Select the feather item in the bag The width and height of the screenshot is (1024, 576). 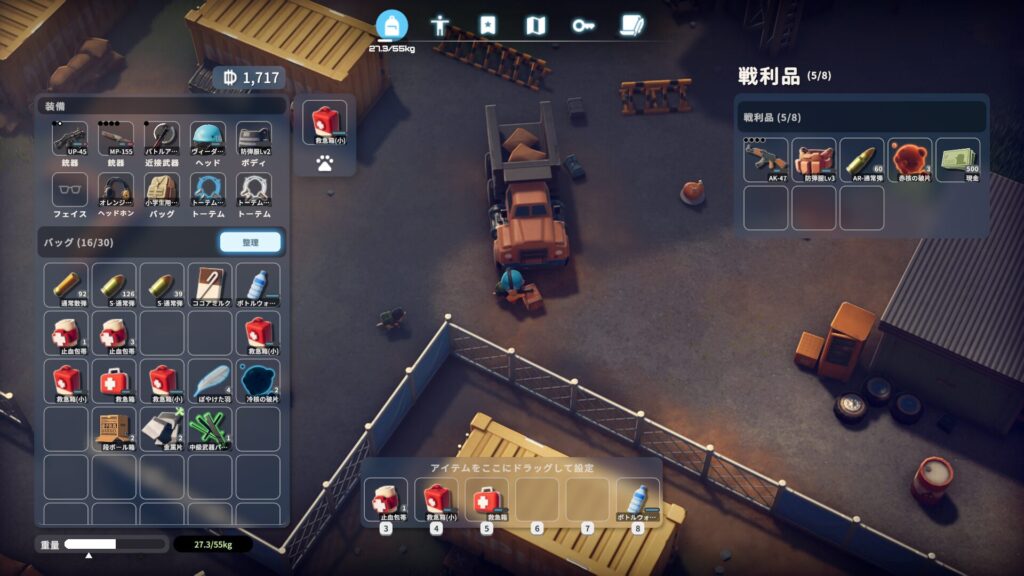[210, 381]
